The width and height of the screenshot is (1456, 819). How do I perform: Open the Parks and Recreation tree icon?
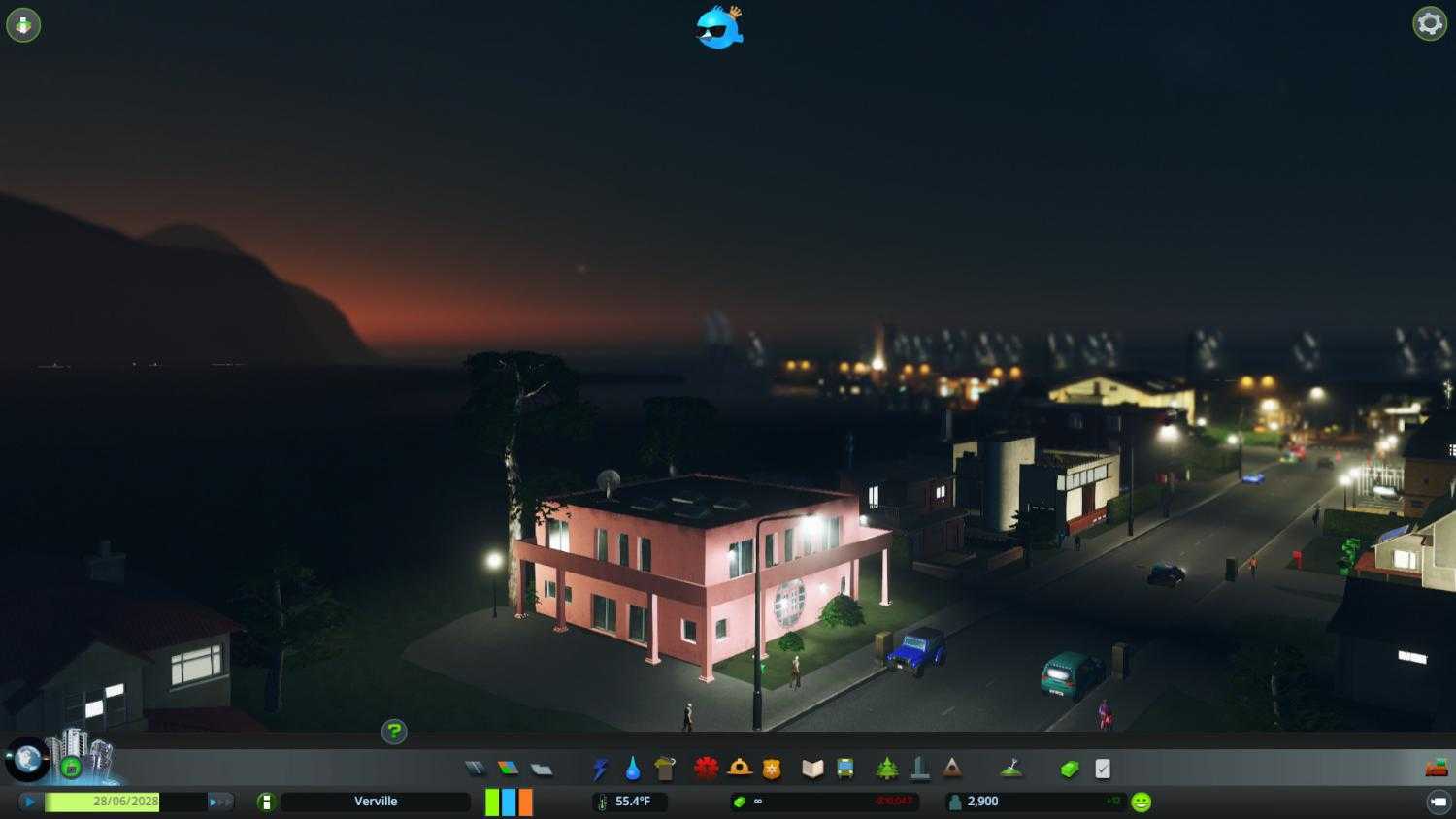(887, 768)
